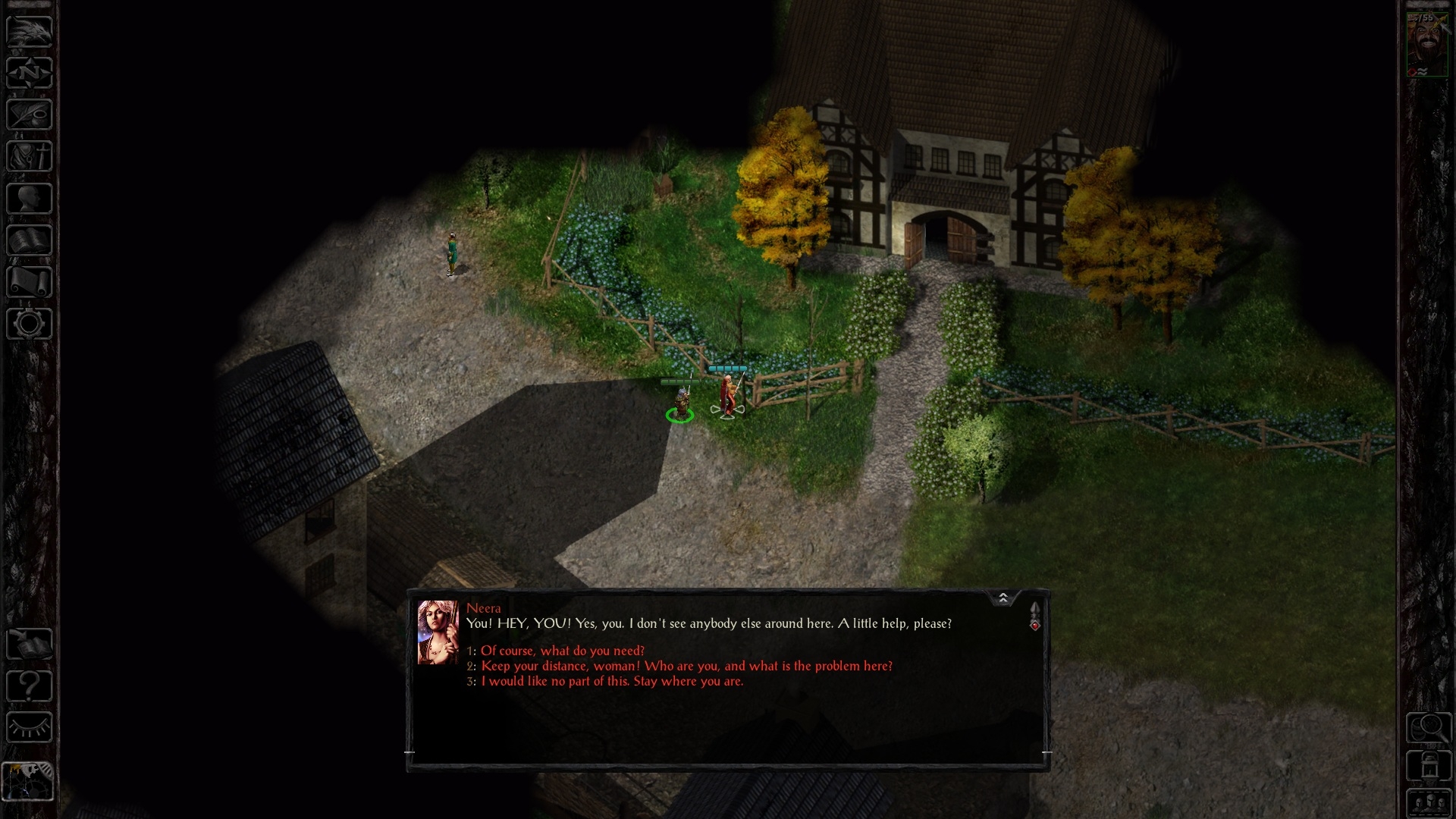Viewport: 1456px width, 819px height.
Task: Expand the dialogue box with the double chevron
Action: (x=1003, y=598)
